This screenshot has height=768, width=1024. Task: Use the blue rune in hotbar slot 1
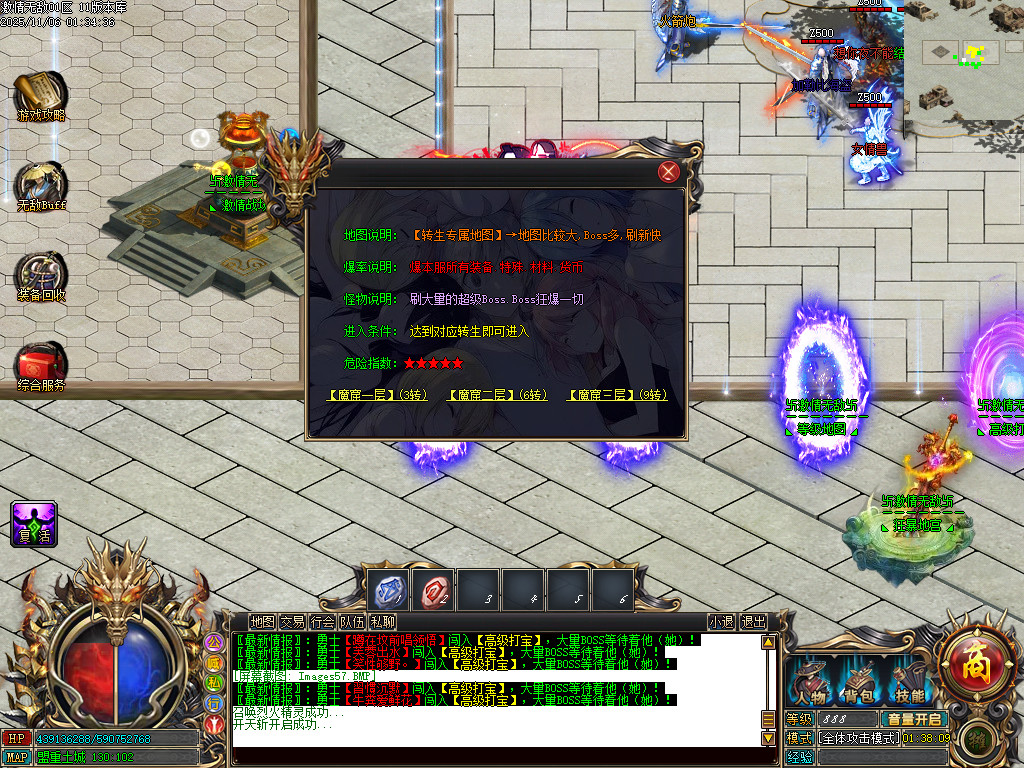(387, 591)
